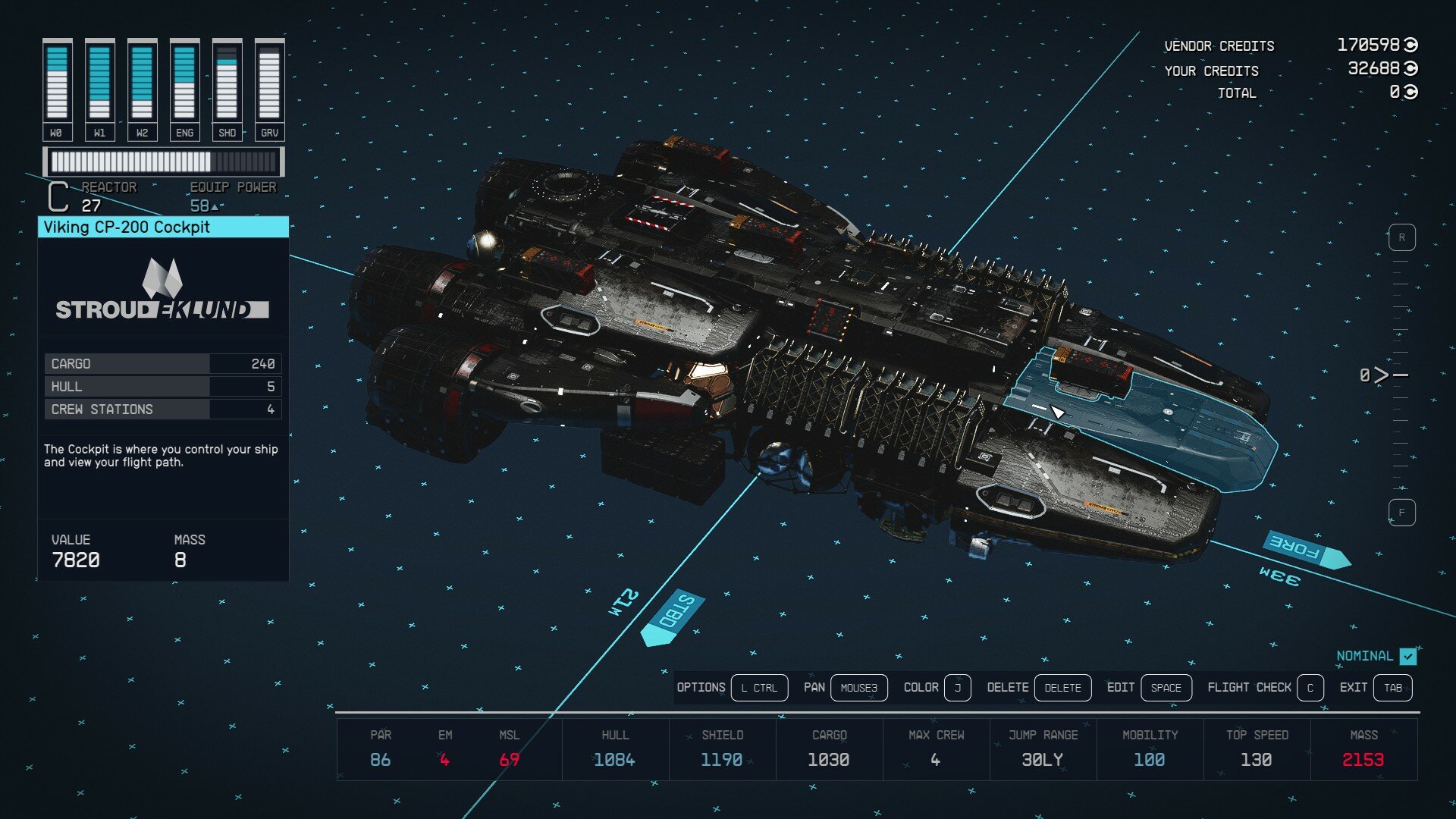Adjust the reactor power allocation bar

(x=163, y=160)
